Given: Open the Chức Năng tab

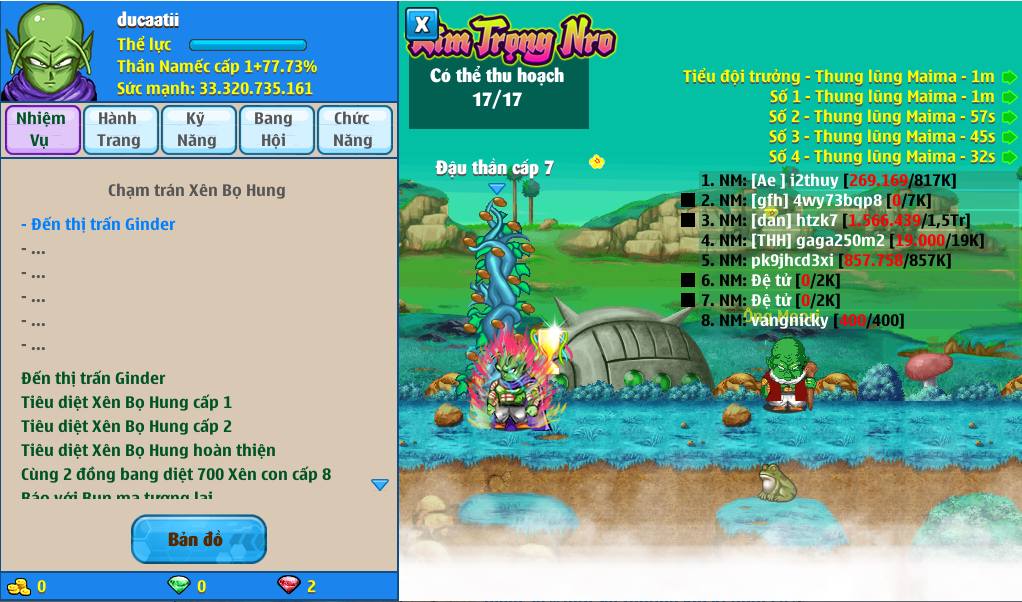Looking at the screenshot, I should [353, 130].
